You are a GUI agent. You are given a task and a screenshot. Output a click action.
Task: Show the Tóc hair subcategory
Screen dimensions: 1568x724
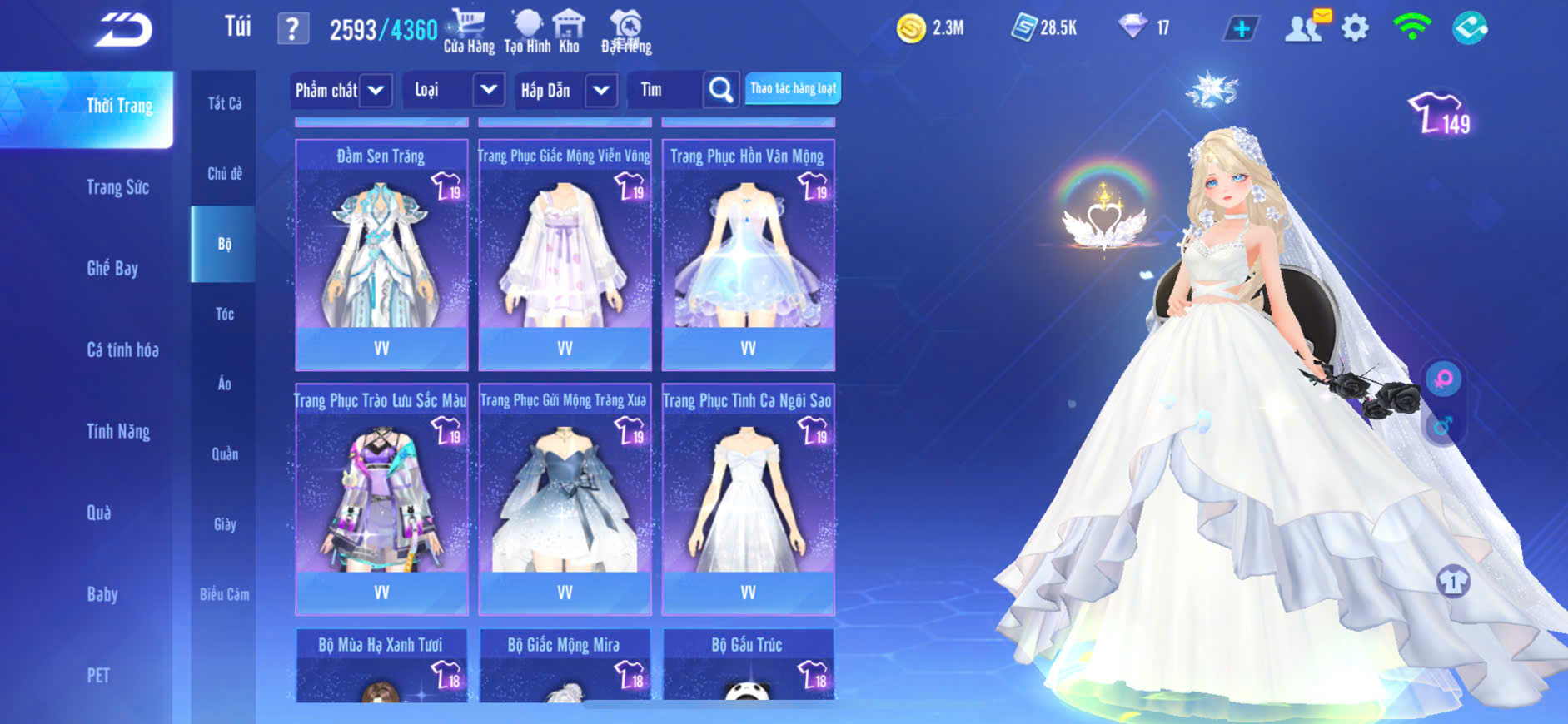click(224, 314)
